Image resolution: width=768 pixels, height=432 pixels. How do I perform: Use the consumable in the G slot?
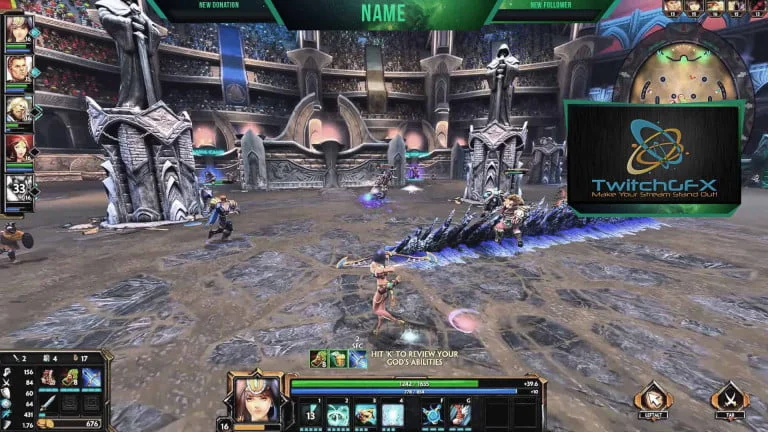(x=459, y=413)
